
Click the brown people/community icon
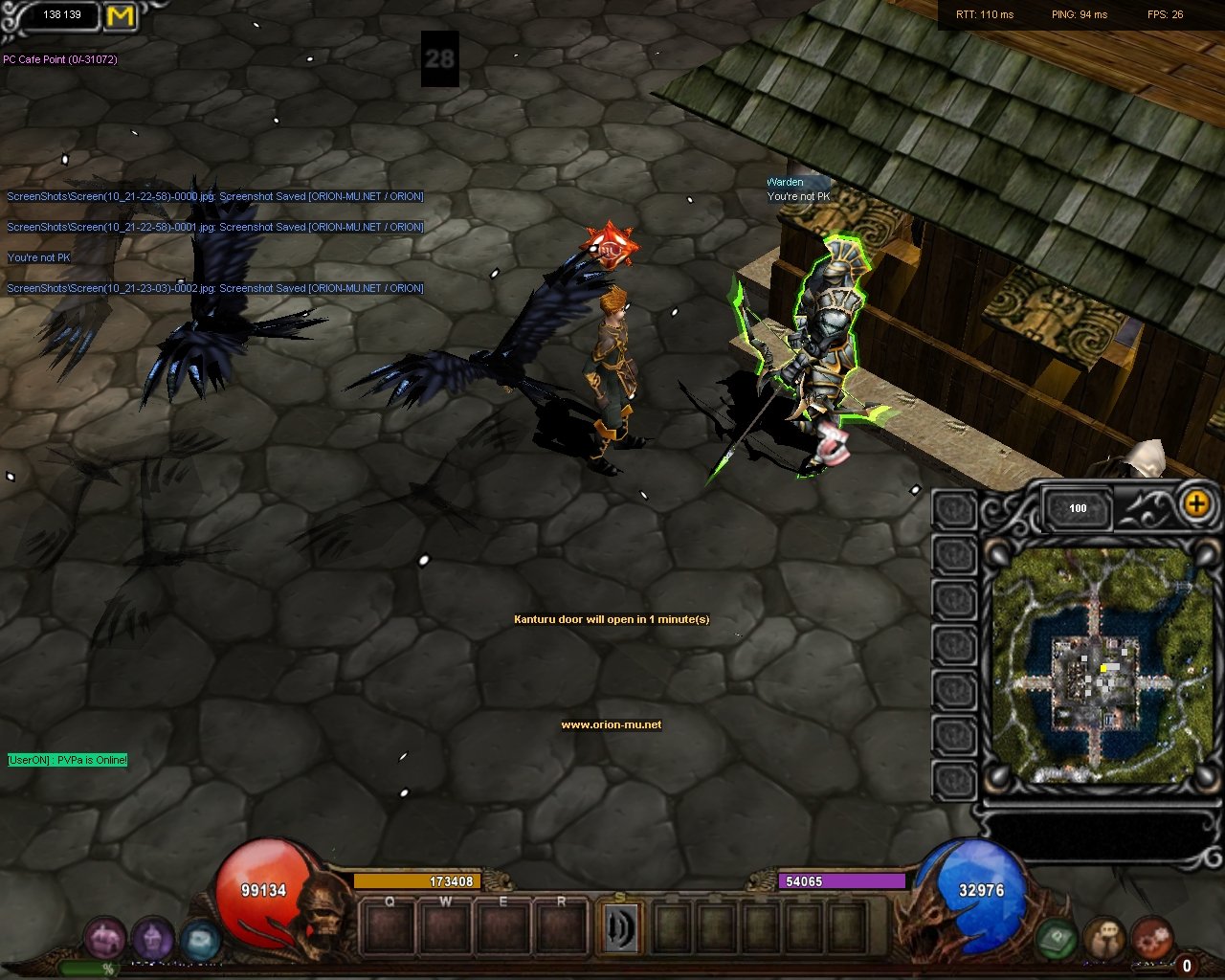[x=1104, y=938]
